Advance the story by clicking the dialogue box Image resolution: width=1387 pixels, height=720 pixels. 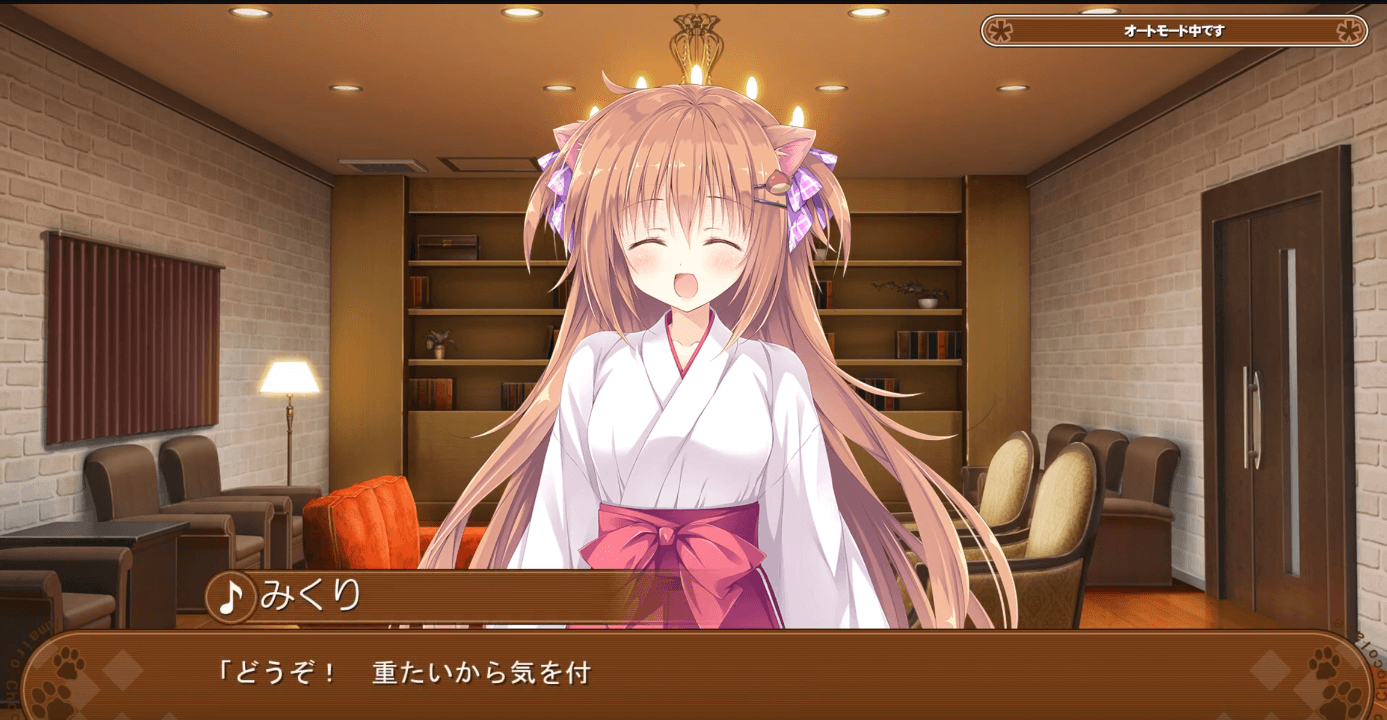694,680
